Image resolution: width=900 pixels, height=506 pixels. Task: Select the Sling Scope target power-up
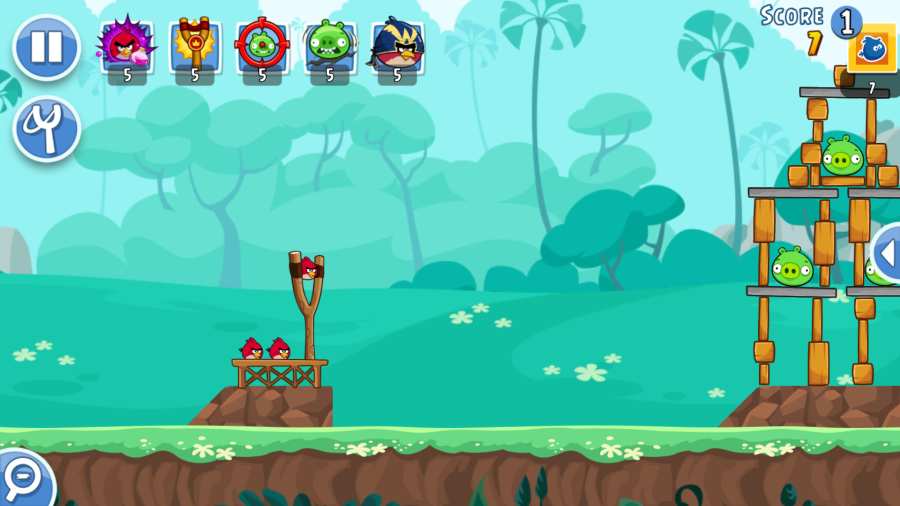pyautogui.click(x=262, y=46)
